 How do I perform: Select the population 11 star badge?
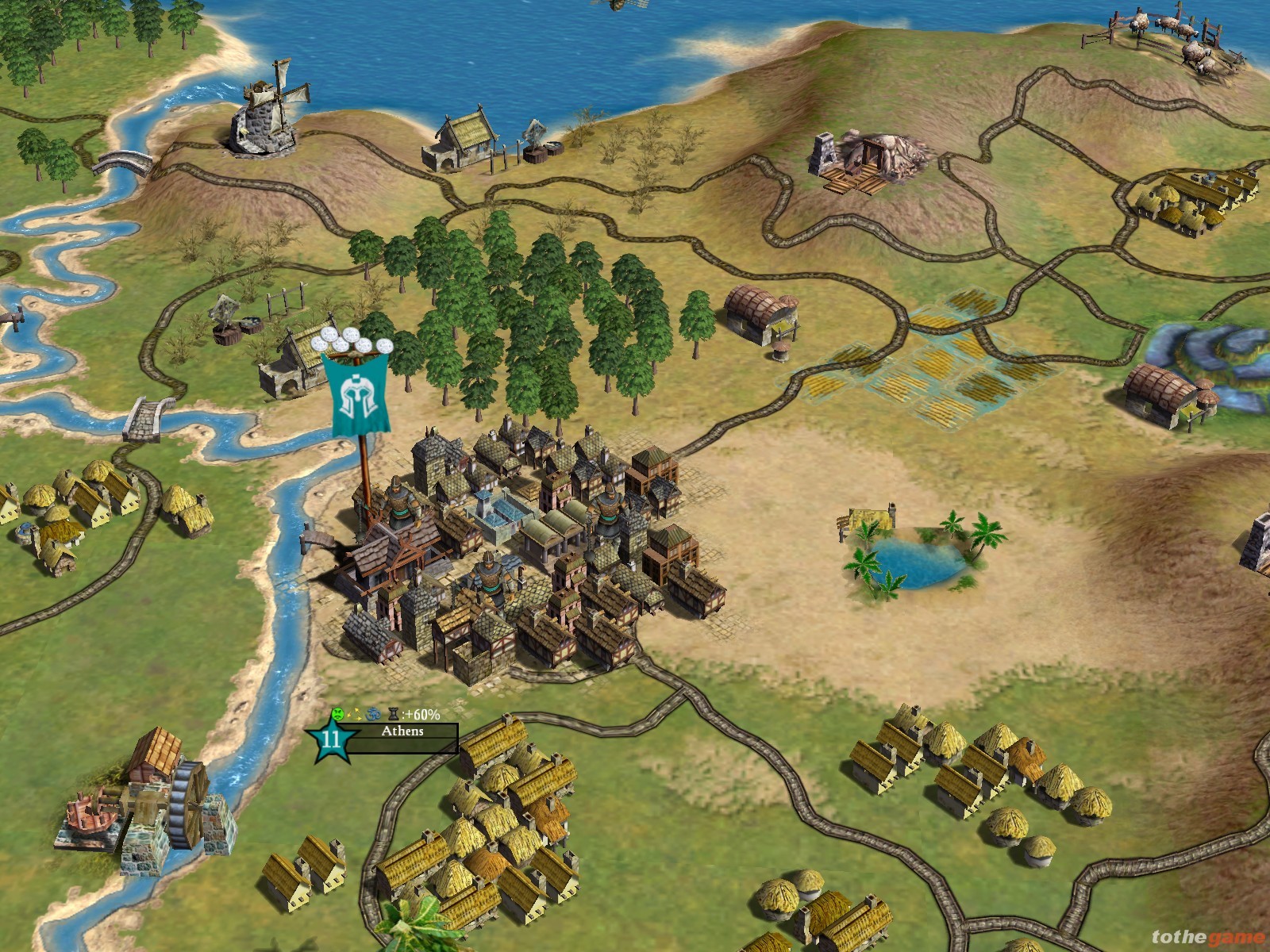tap(330, 740)
